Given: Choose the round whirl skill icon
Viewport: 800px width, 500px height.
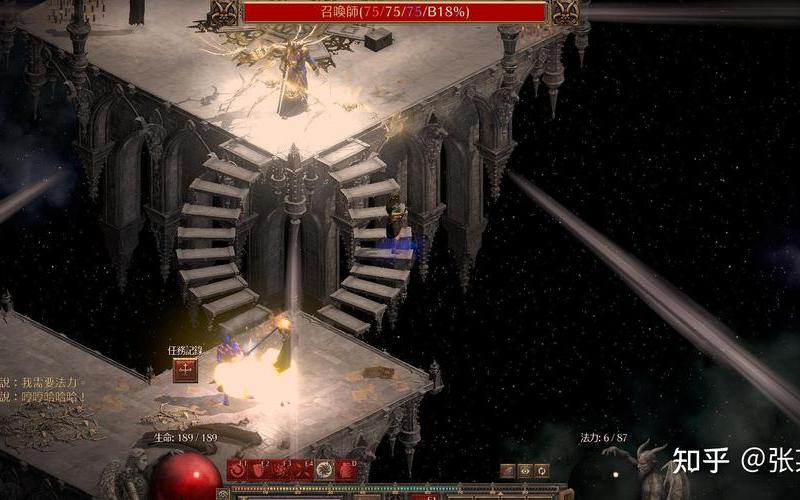Looking at the screenshot, I should [x=324, y=470].
